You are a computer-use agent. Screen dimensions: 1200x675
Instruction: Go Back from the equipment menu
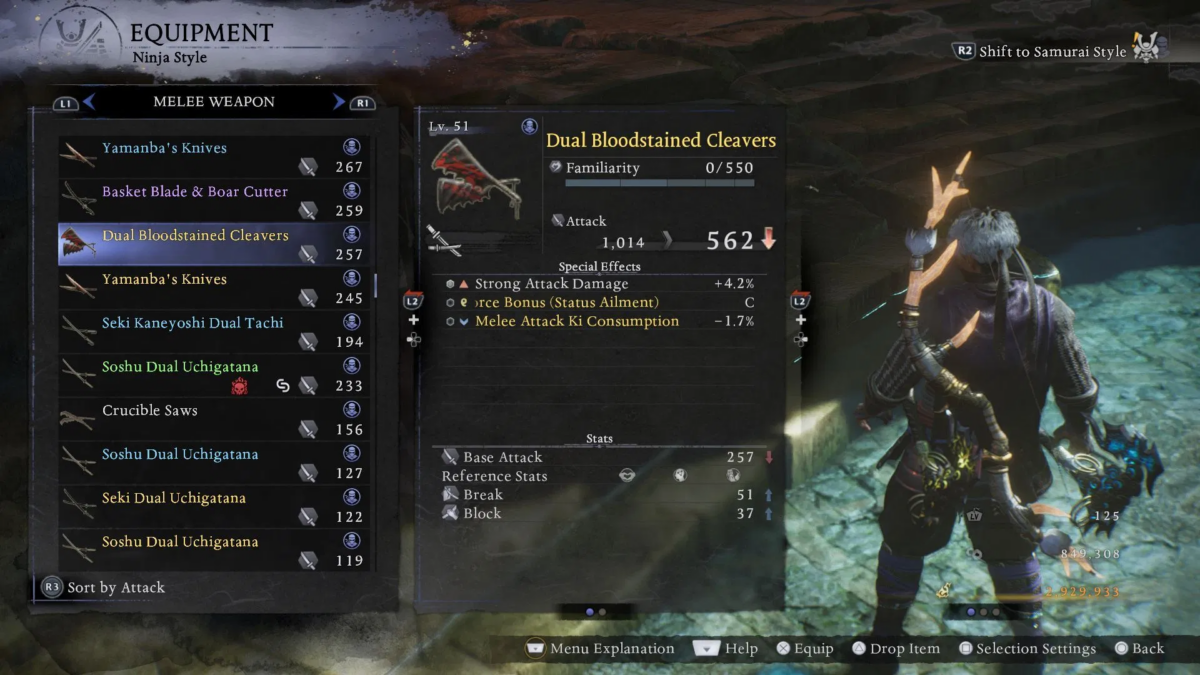click(1139, 649)
